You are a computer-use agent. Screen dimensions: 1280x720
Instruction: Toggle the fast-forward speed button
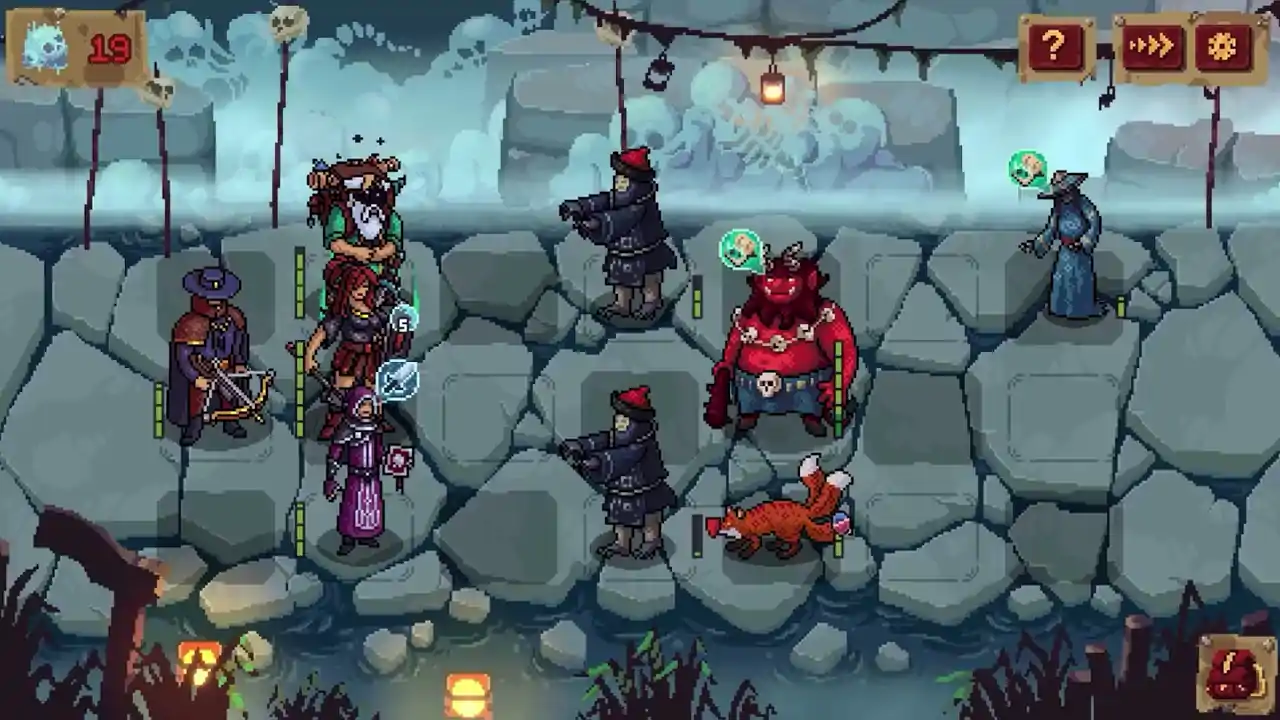click(1152, 47)
